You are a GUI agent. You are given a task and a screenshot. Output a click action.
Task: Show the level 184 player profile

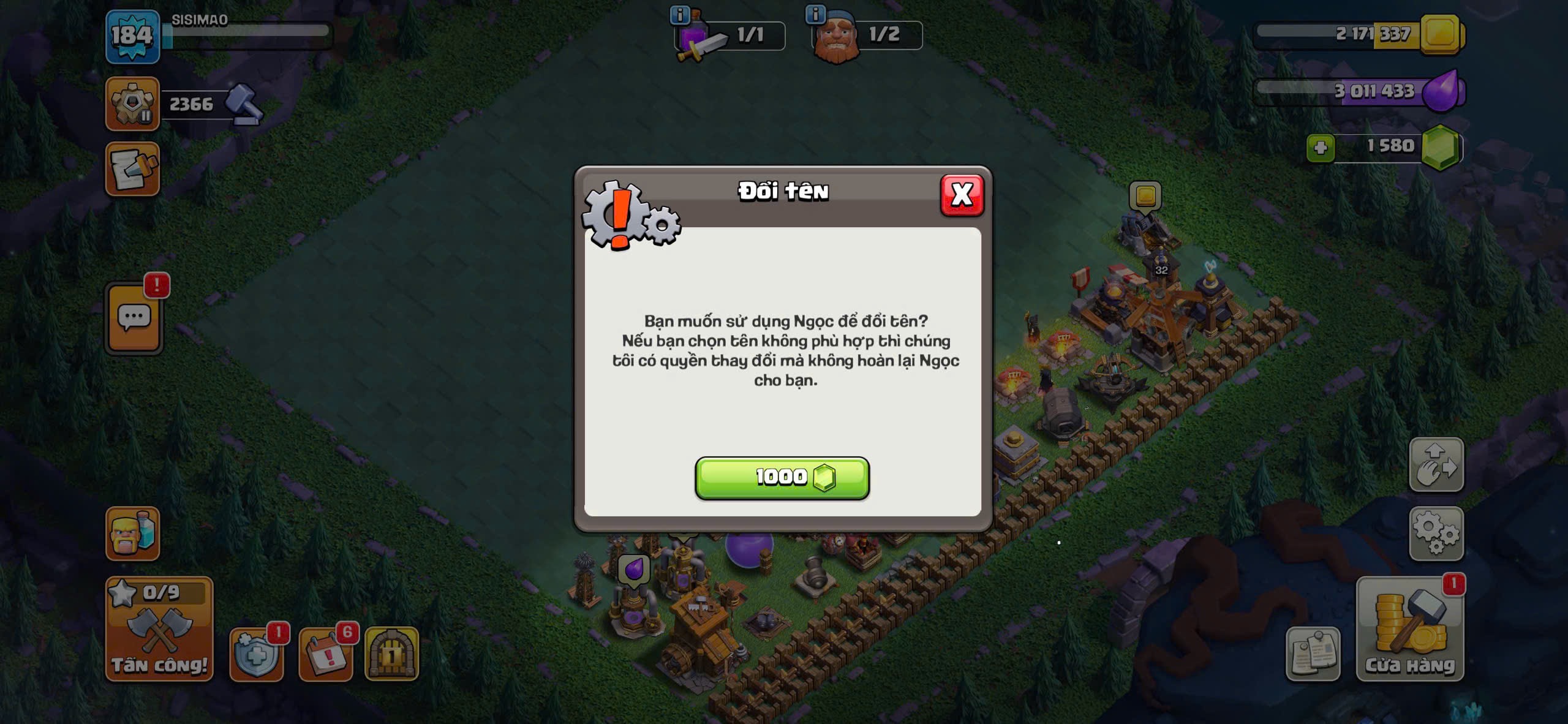pyautogui.click(x=132, y=37)
